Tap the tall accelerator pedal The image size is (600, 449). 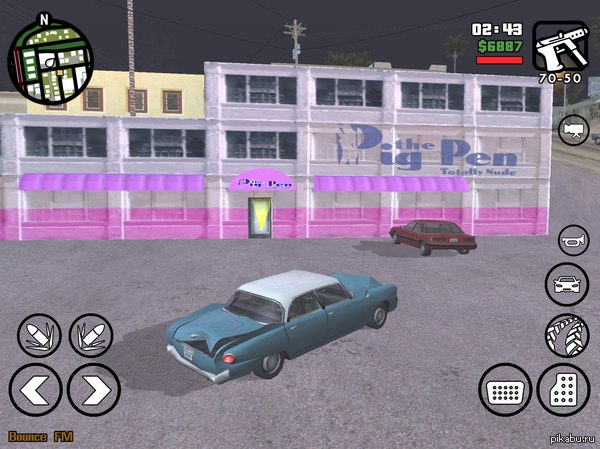click(564, 389)
